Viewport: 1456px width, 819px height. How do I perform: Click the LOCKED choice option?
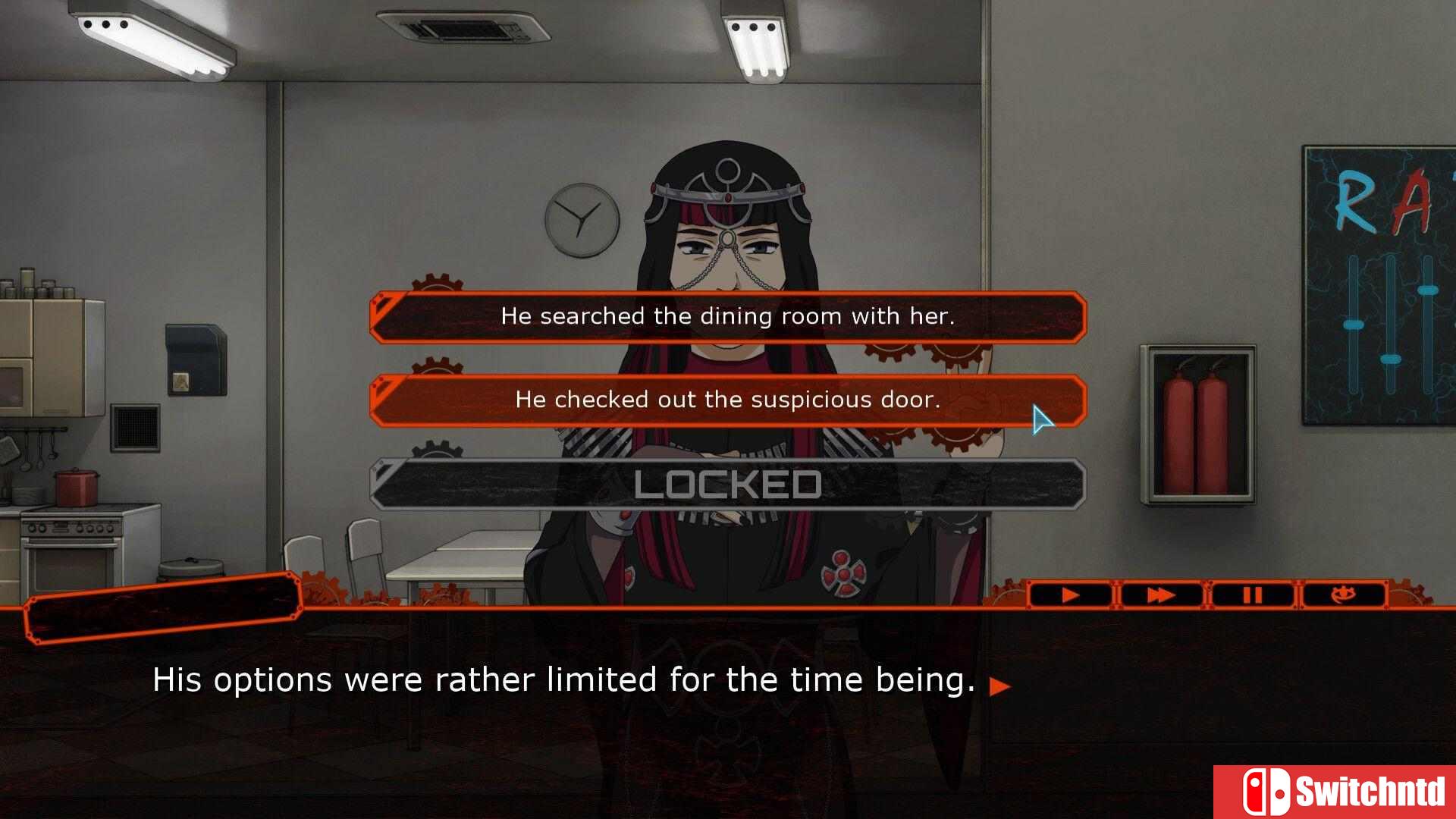[x=728, y=485]
